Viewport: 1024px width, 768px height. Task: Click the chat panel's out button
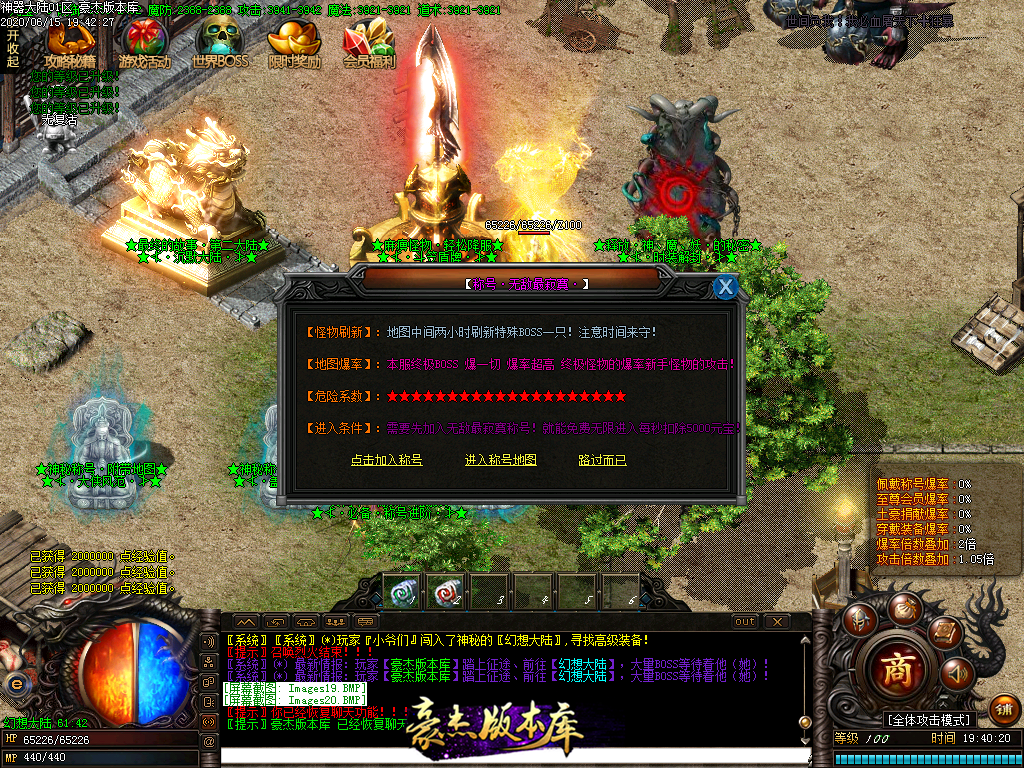click(x=745, y=621)
